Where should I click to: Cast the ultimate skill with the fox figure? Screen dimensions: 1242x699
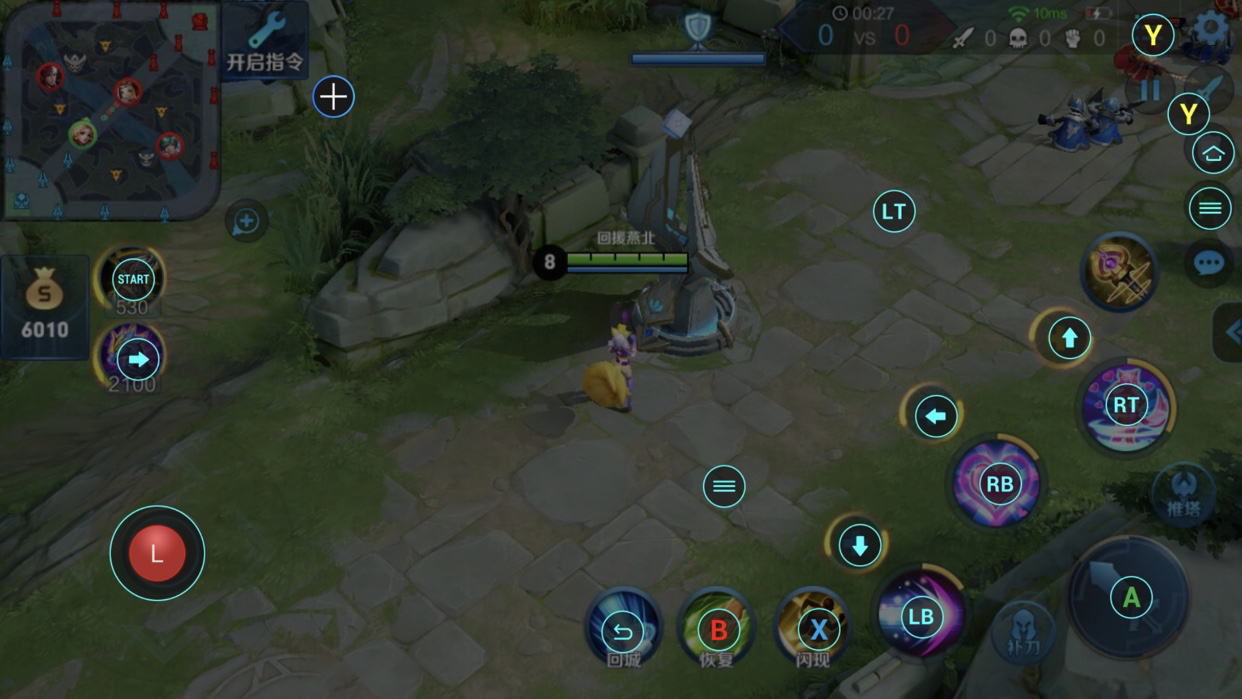coord(1126,405)
